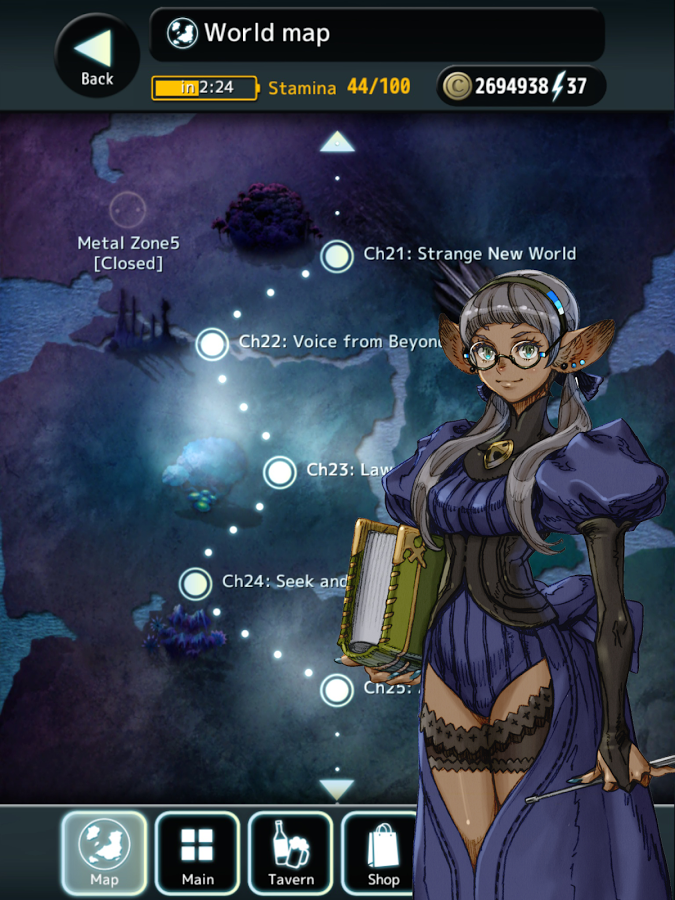The image size is (675, 900).
Task: Tap the stamina timer gauge
Action: click(x=204, y=88)
